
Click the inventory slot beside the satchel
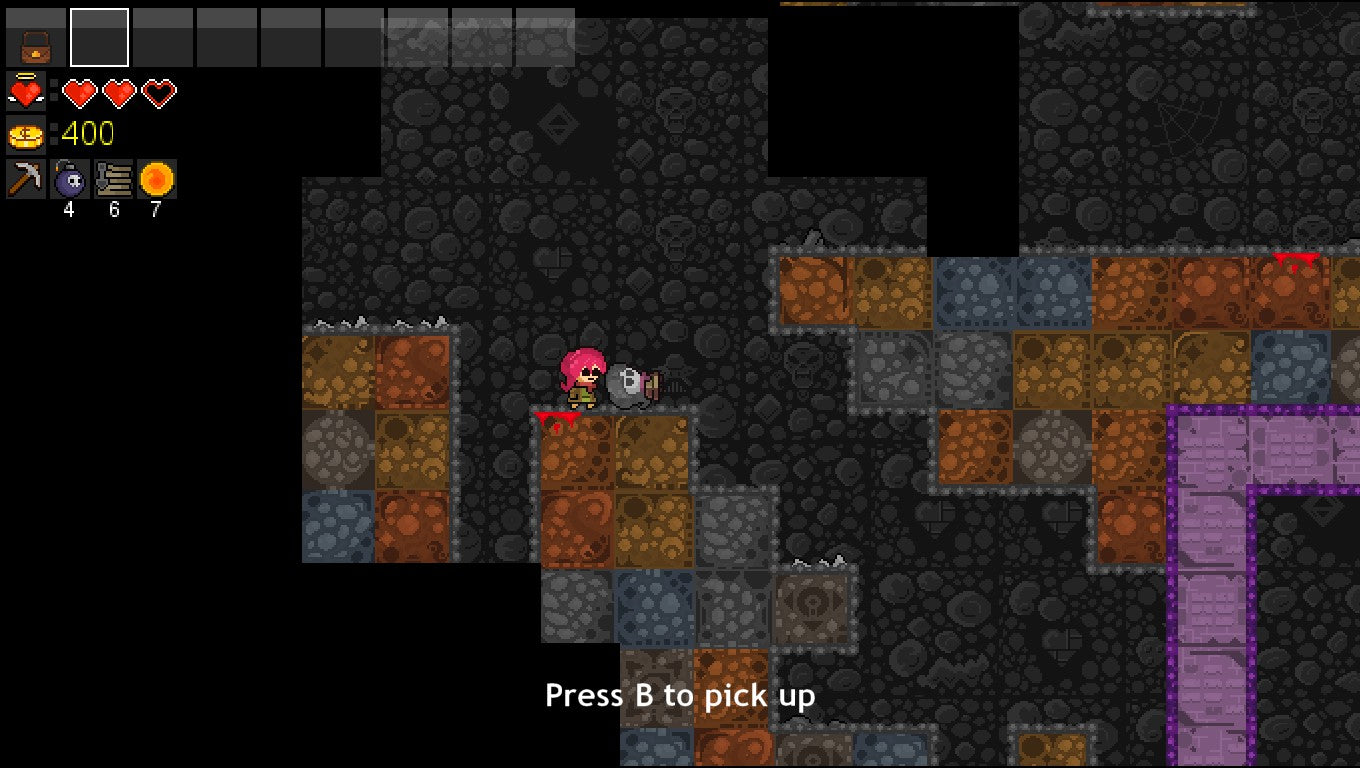point(99,37)
